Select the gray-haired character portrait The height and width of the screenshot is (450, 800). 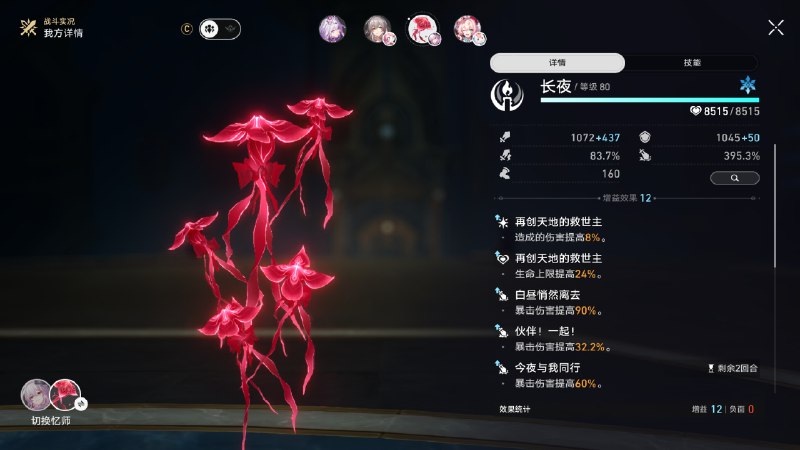pyautogui.click(x=377, y=29)
